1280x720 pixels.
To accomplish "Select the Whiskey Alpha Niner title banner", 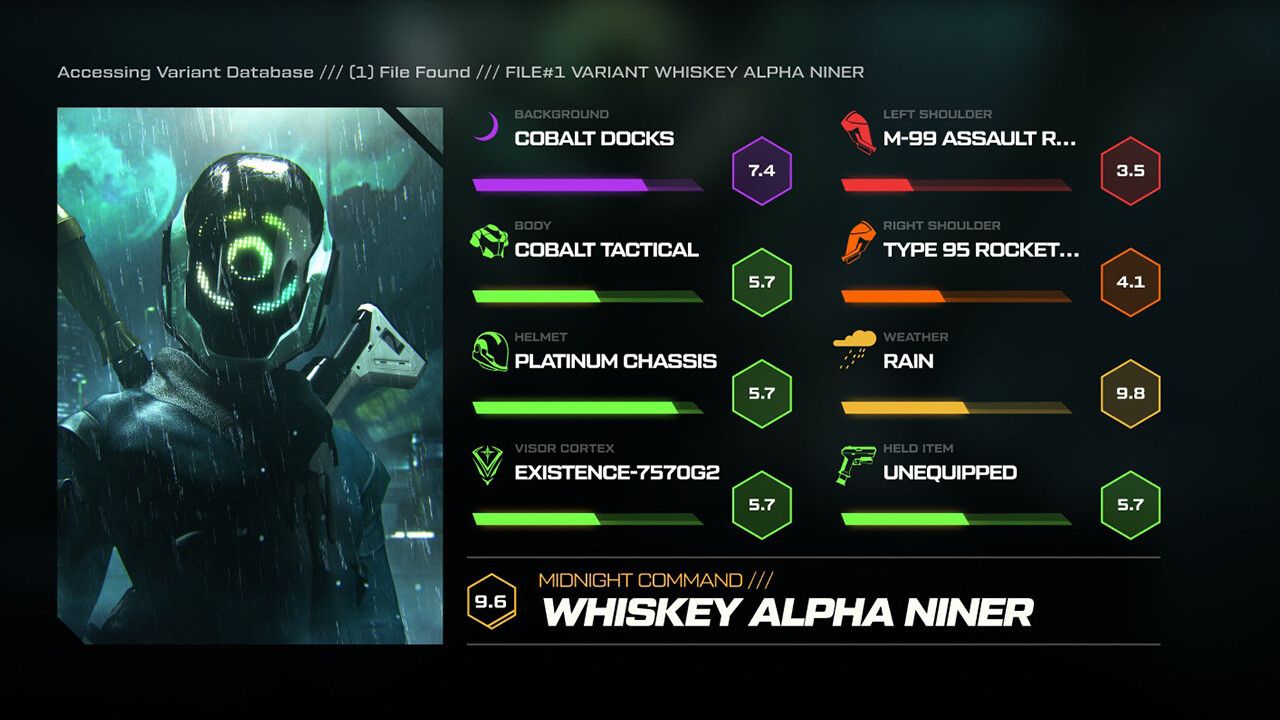I will tap(787, 611).
